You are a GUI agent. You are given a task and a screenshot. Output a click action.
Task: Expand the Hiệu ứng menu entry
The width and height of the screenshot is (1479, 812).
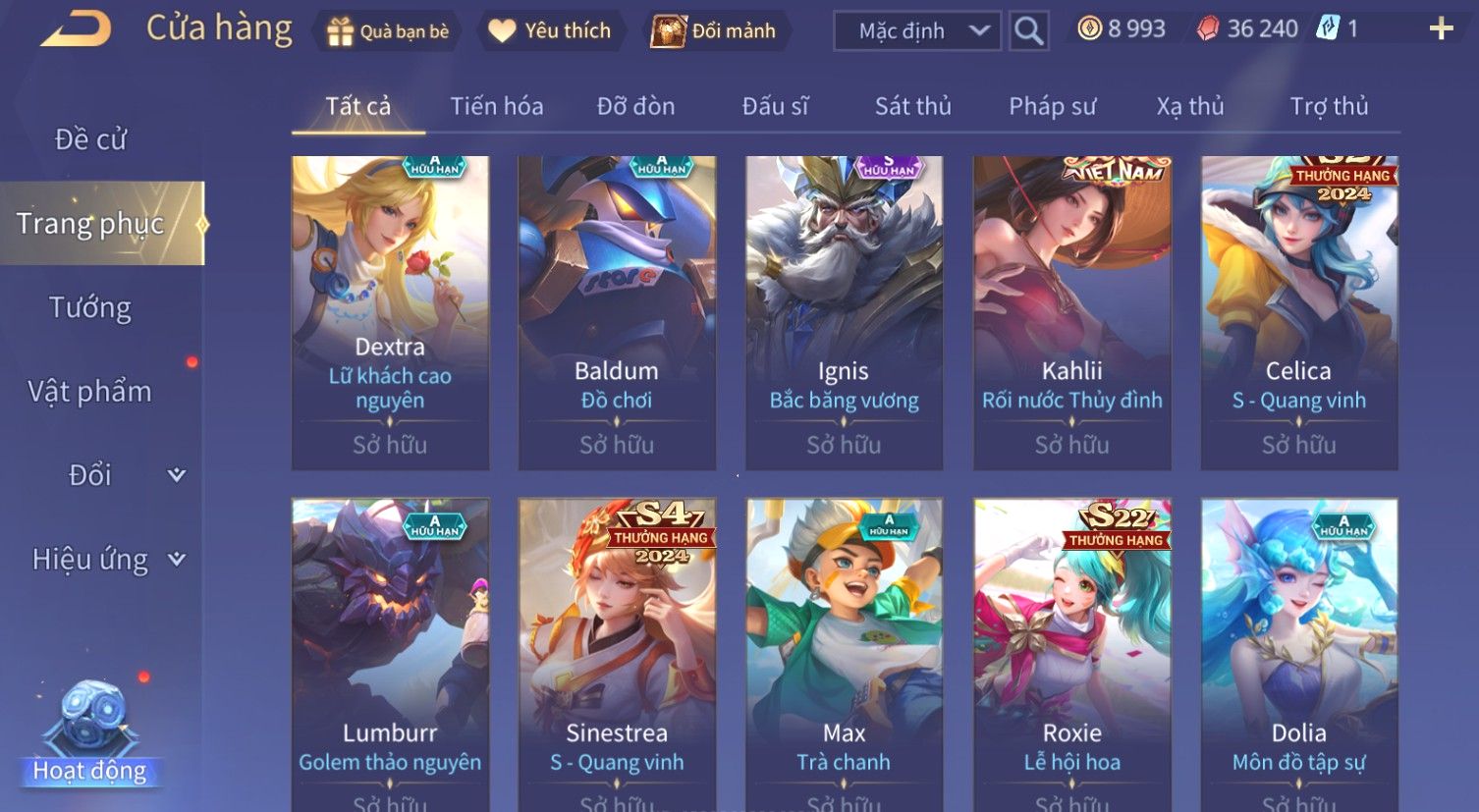click(108, 560)
